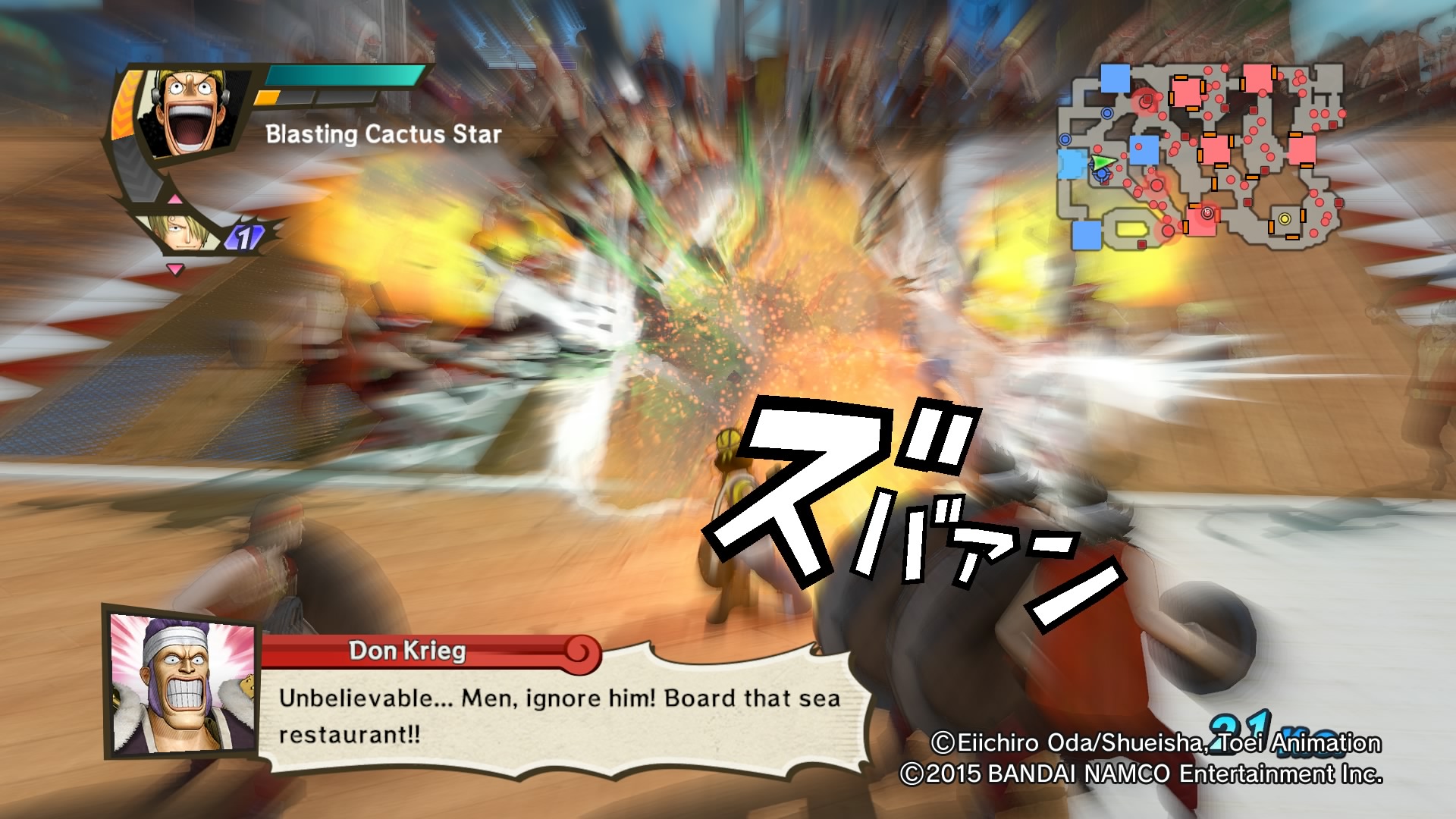Image resolution: width=1456 pixels, height=819 pixels.
Task: Click the Blasting Cactus Star skill label
Action: pos(382,134)
